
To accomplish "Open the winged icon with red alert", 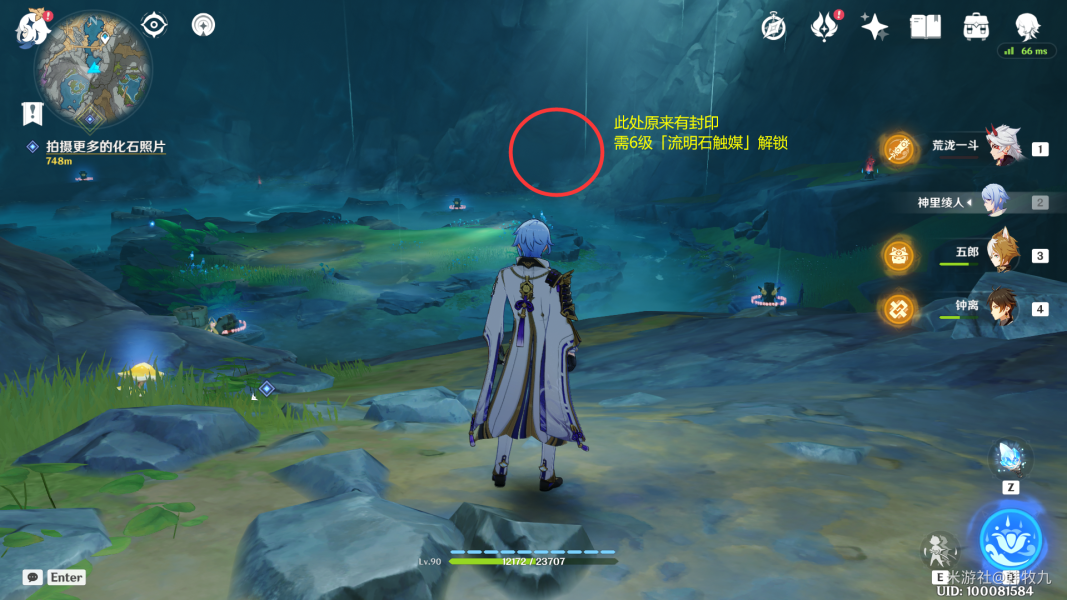I will [824, 27].
